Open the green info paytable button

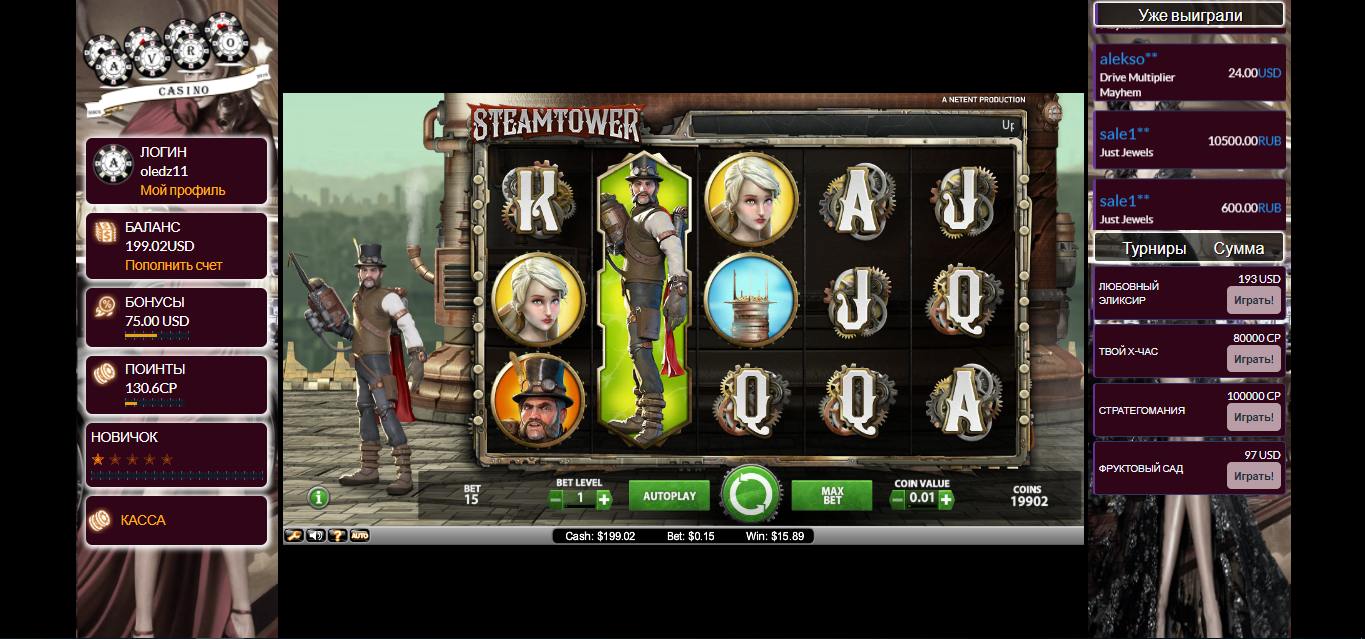click(319, 496)
